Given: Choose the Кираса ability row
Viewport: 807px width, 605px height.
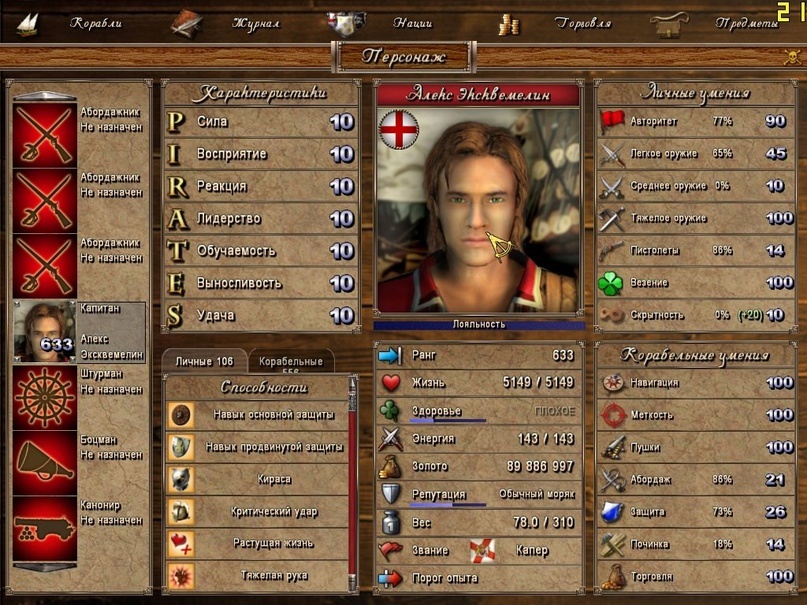Looking at the screenshot, I should click(x=257, y=479).
